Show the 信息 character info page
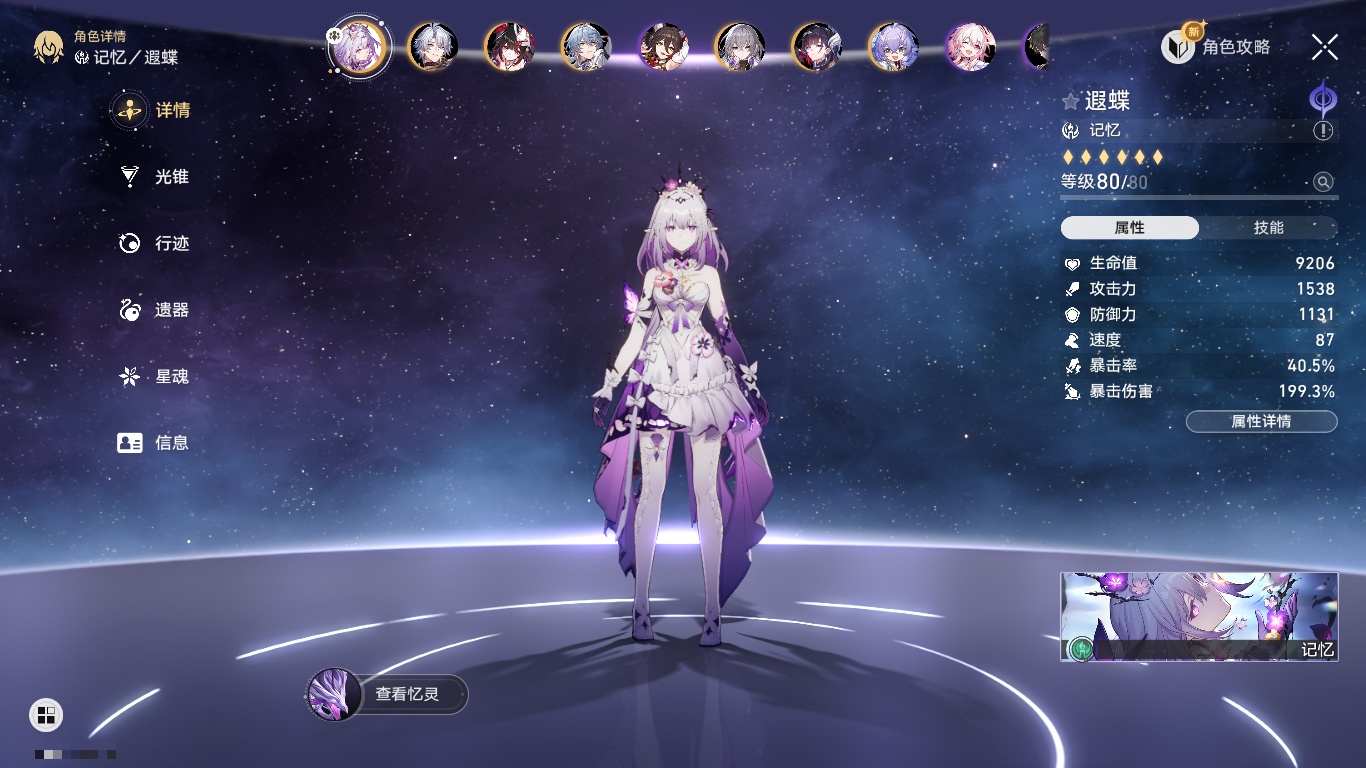The image size is (1366, 768). (x=155, y=442)
